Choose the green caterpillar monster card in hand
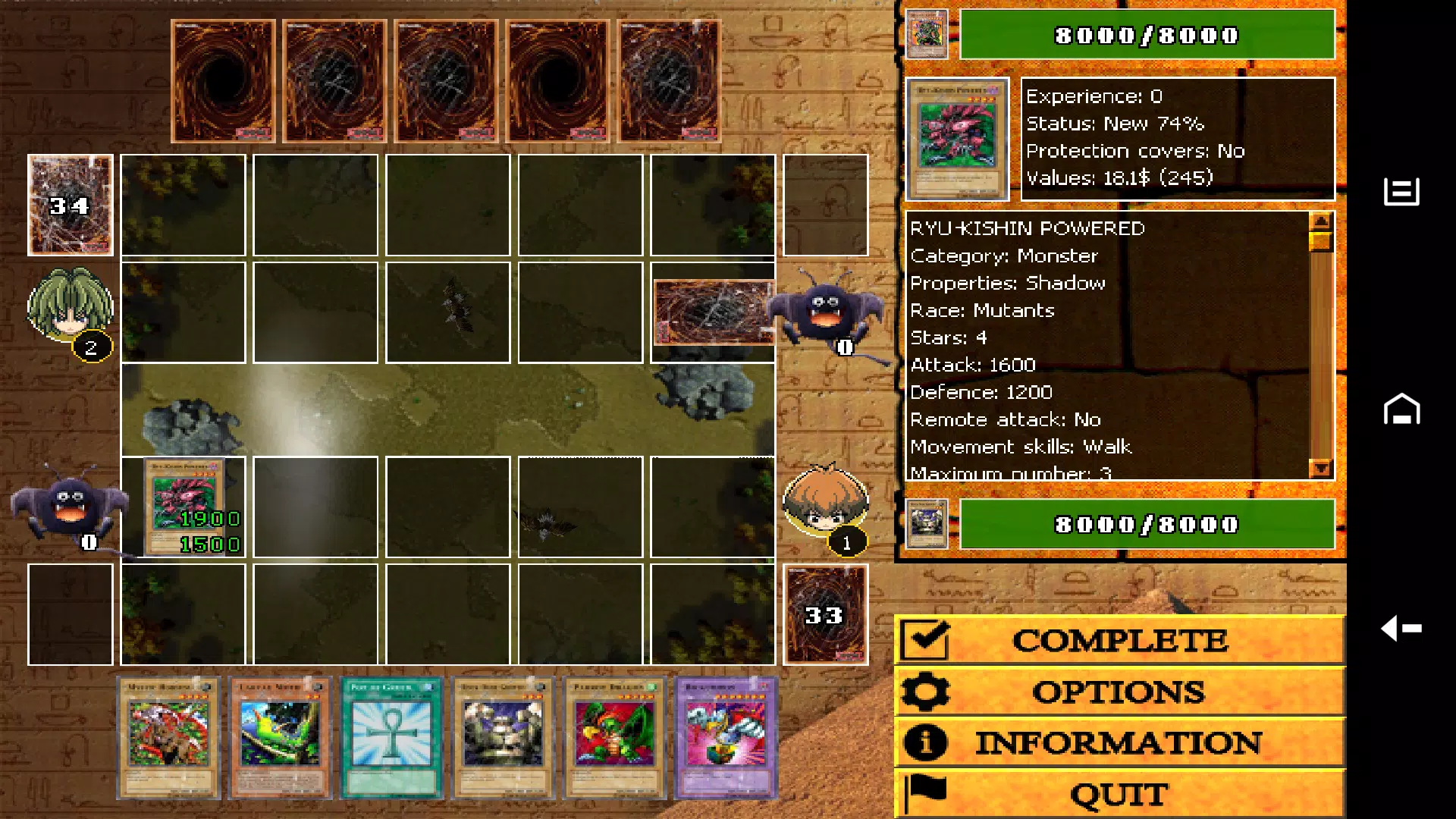This screenshot has height=819, width=1456. [x=280, y=738]
